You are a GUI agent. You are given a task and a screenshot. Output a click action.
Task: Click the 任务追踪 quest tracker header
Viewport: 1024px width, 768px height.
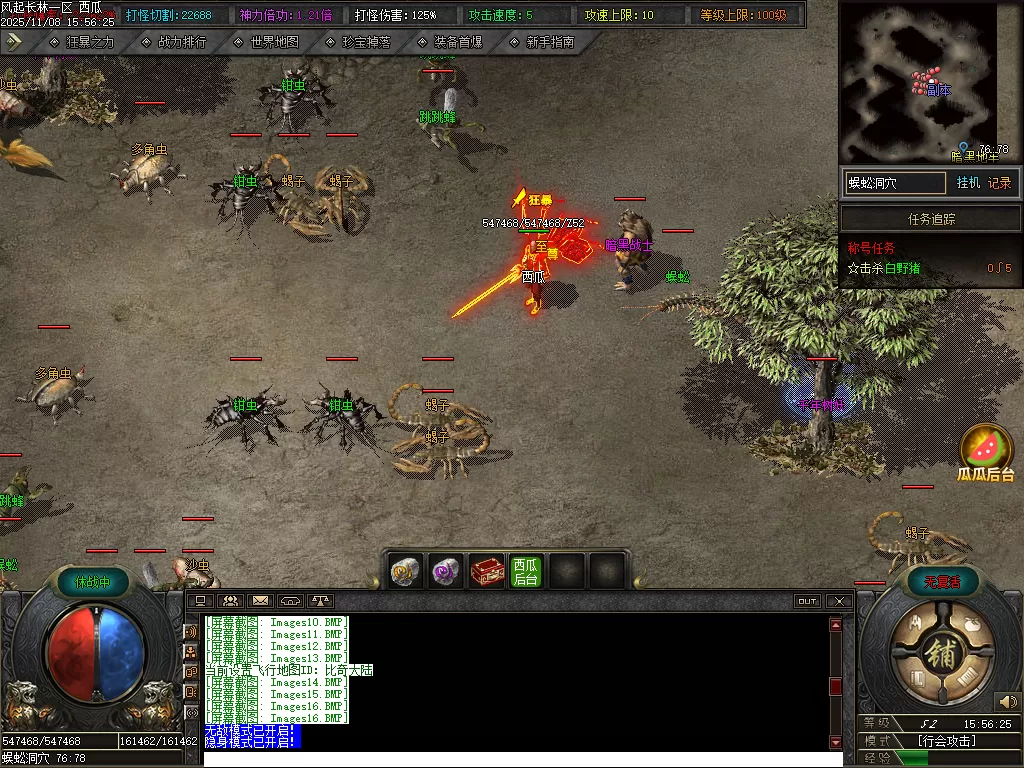tap(931, 219)
